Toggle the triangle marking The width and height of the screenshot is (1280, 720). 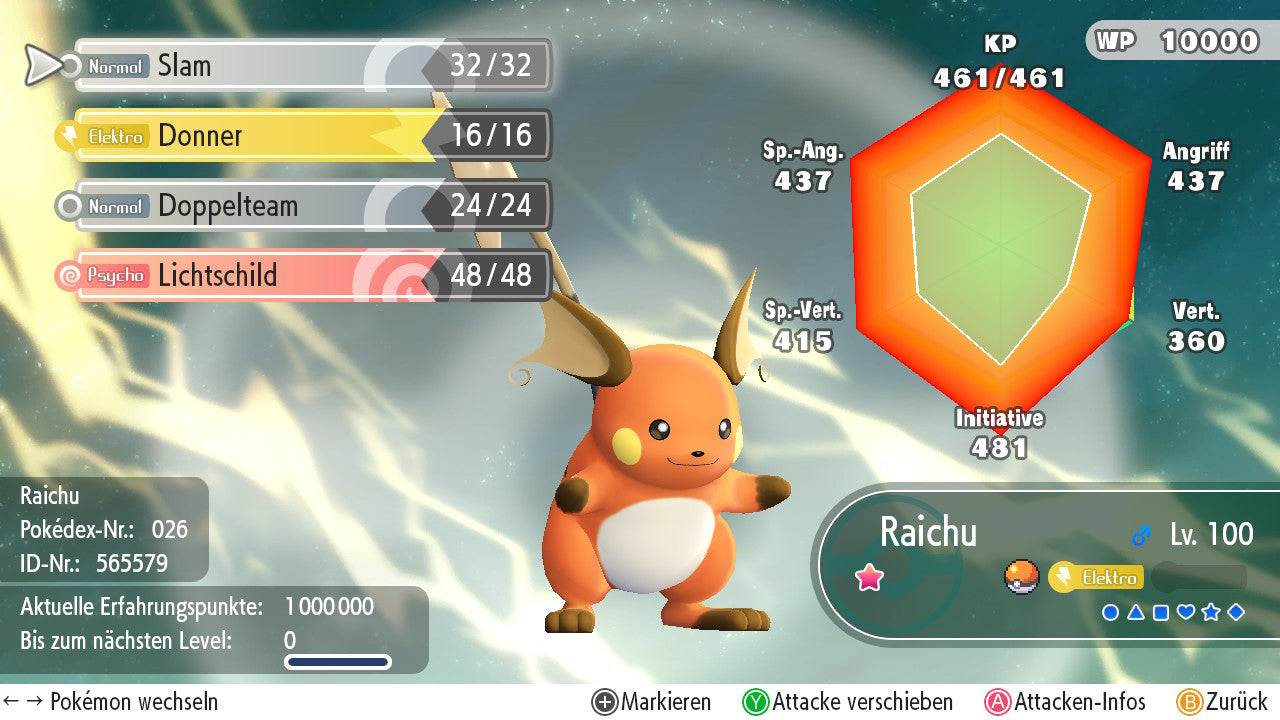[x=1136, y=612]
